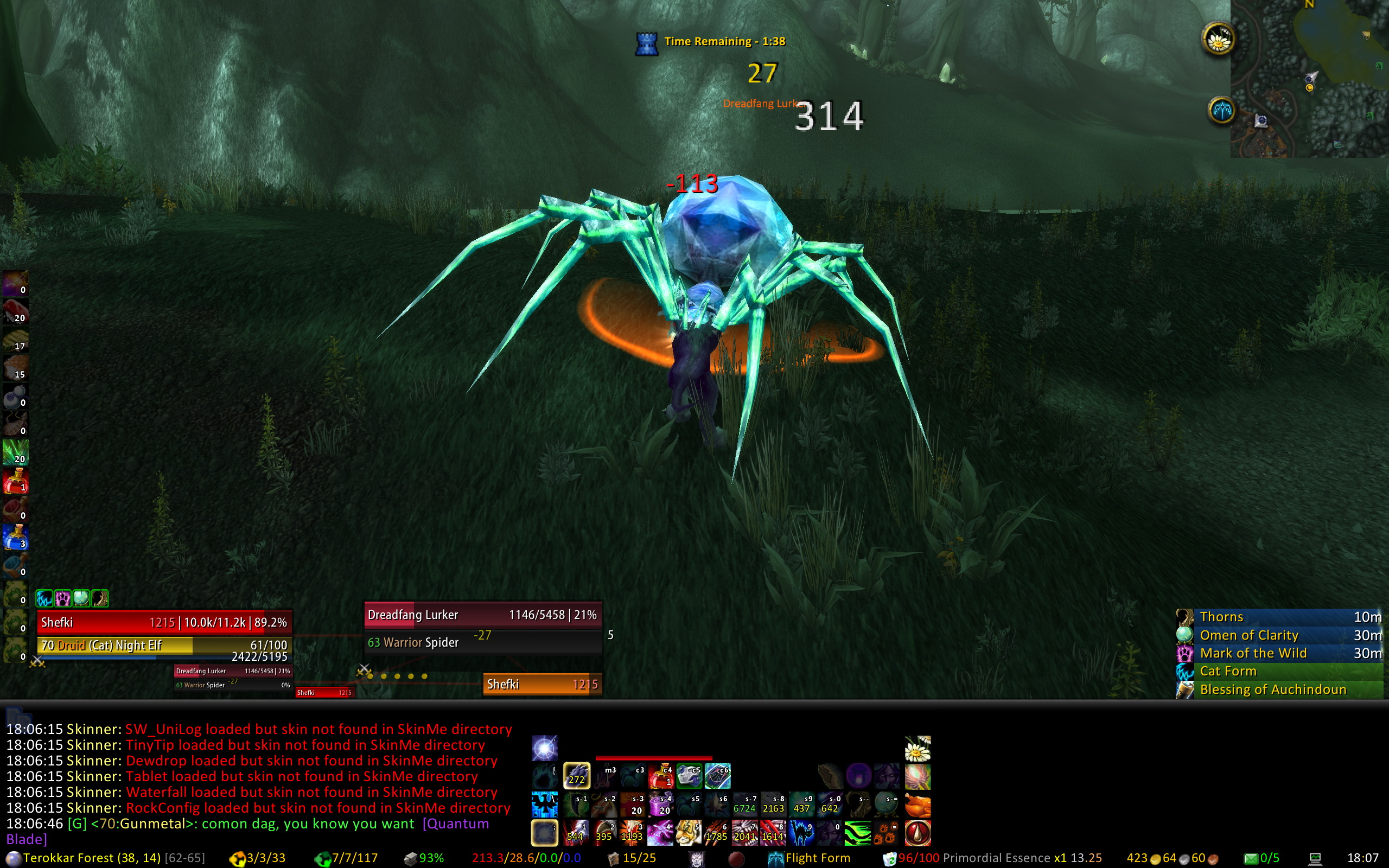Activate the green swirl ability icon

tap(857, 832)
